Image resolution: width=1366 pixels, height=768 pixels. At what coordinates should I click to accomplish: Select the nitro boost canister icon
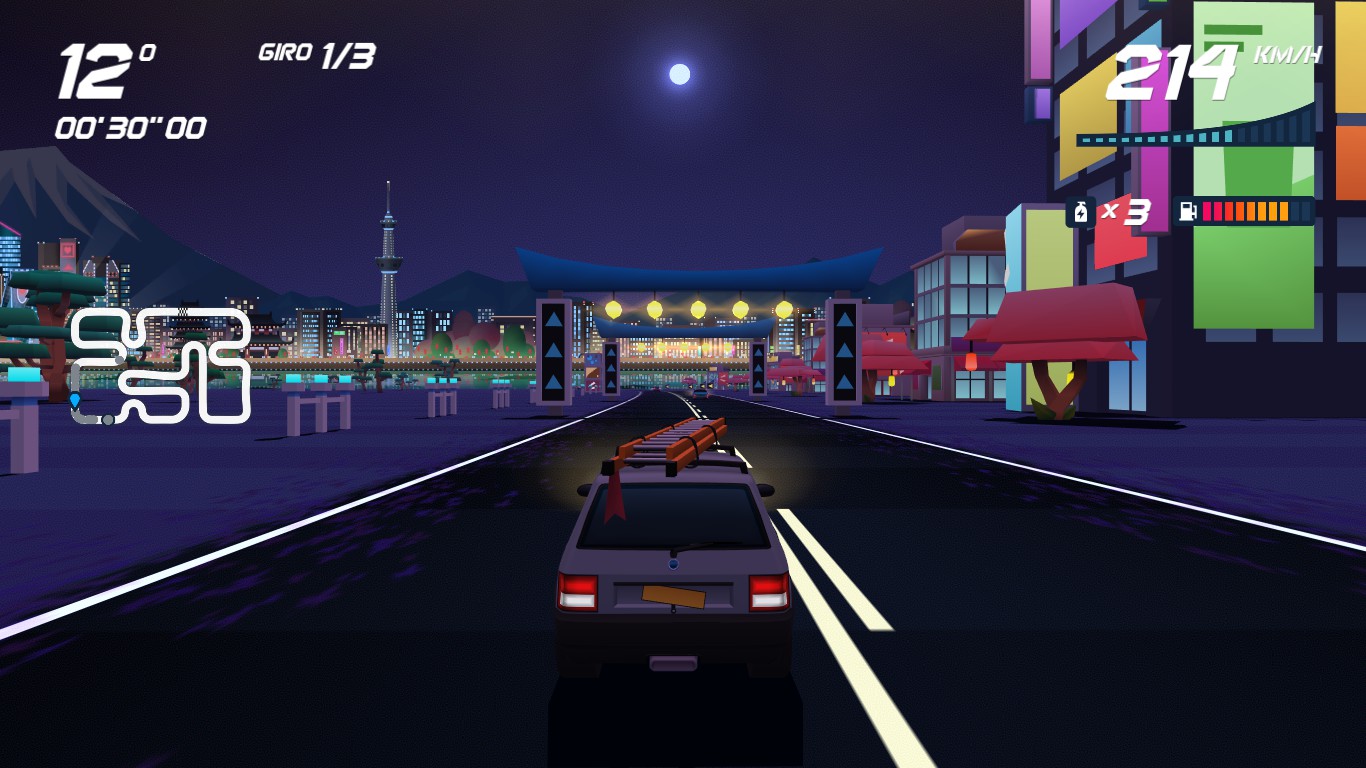coord(1081,212)
